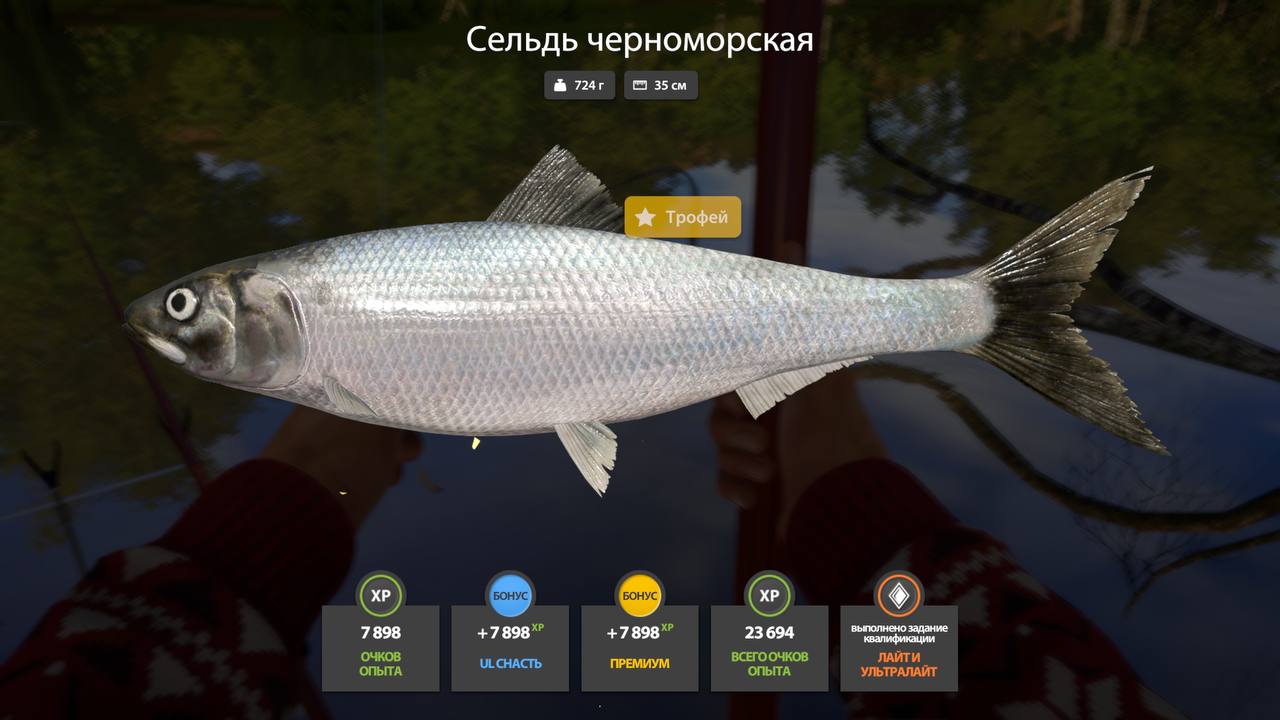This screenshot has width=1280, height=720.
Task: Select the ОЧКОВ ОПЫТА reward panel
Action: [380, 650]
